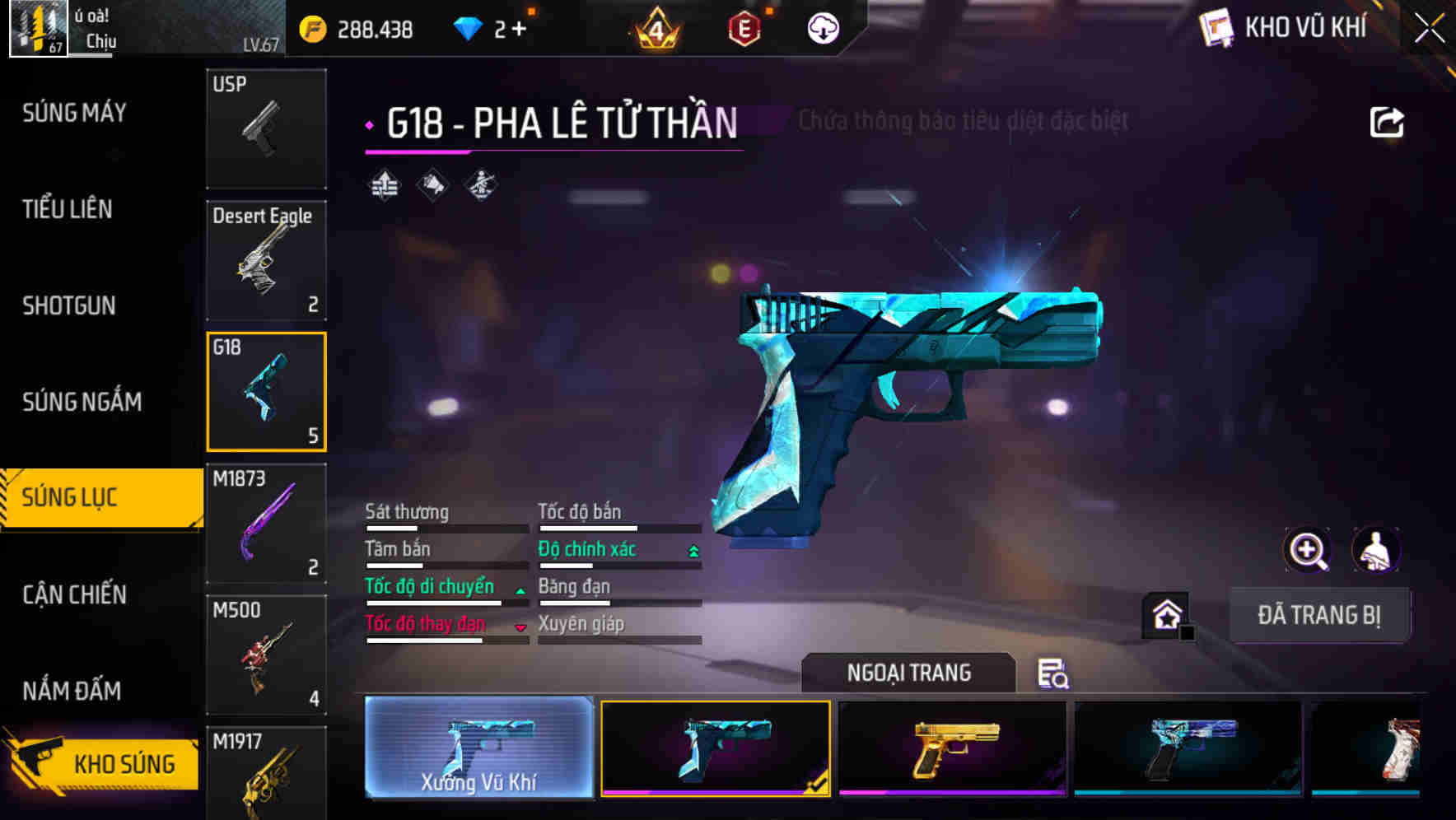The width and height of the screenshot is (1456, 820).
Task: Click the cloud download icon in top bar
Action: pos(822,29)
